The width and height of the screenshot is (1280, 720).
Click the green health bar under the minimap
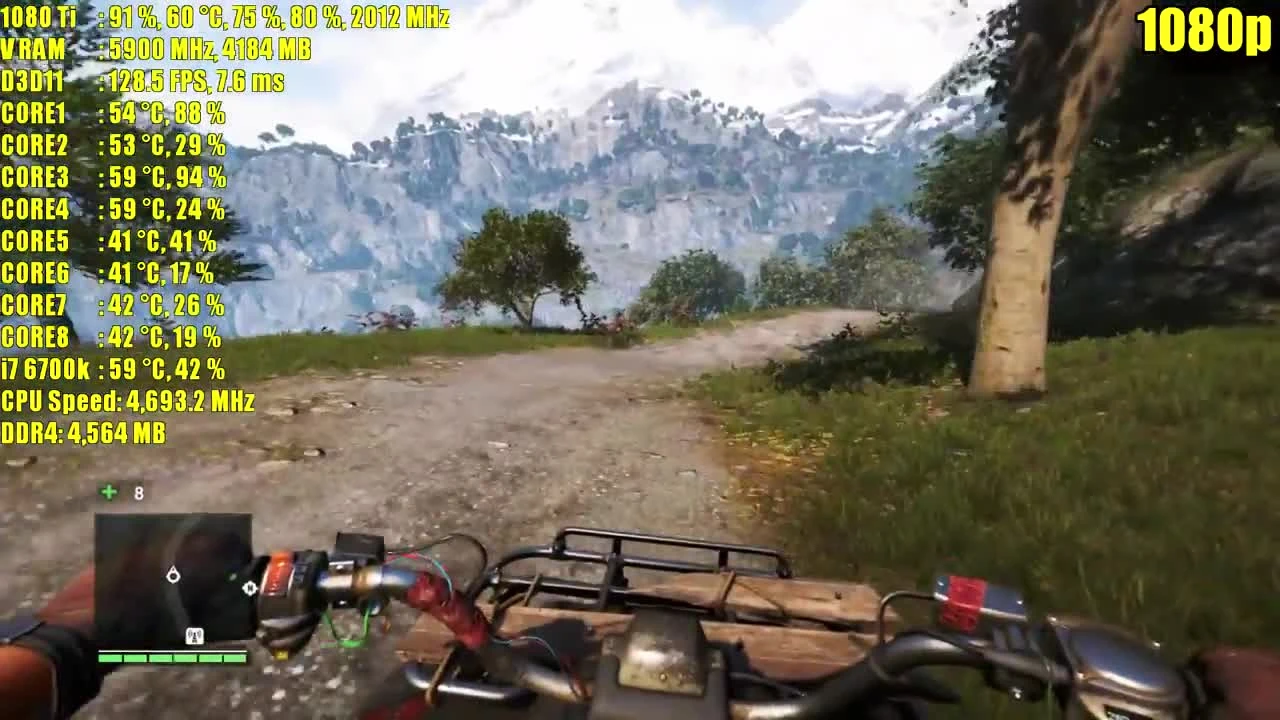pos(170,659)
